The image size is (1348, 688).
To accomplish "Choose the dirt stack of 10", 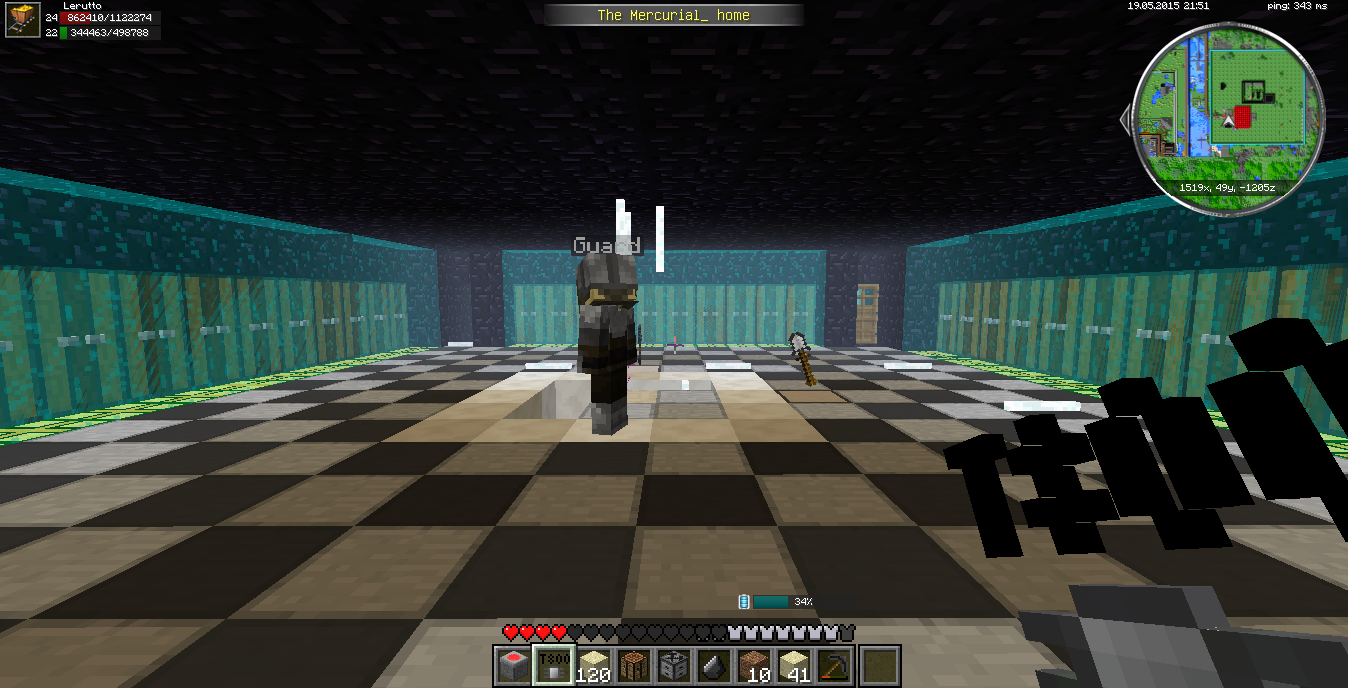I will [754, 666].
